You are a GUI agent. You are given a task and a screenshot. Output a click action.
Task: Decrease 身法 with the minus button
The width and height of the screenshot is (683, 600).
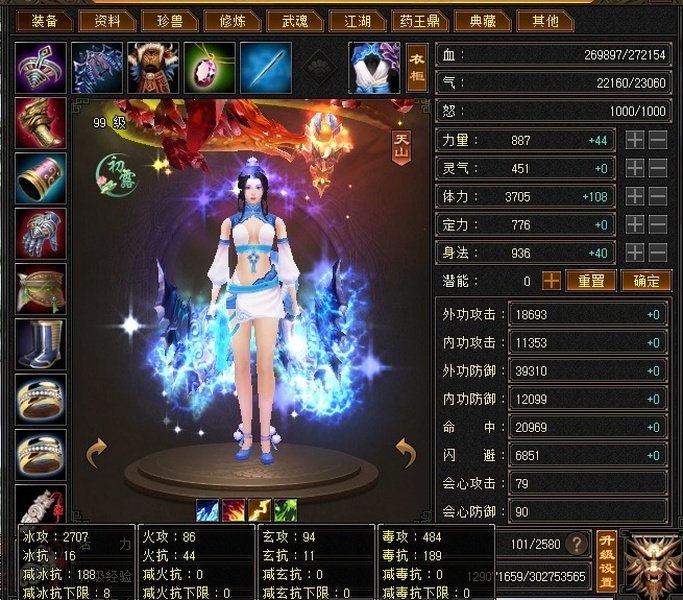[x=658, y=253]
